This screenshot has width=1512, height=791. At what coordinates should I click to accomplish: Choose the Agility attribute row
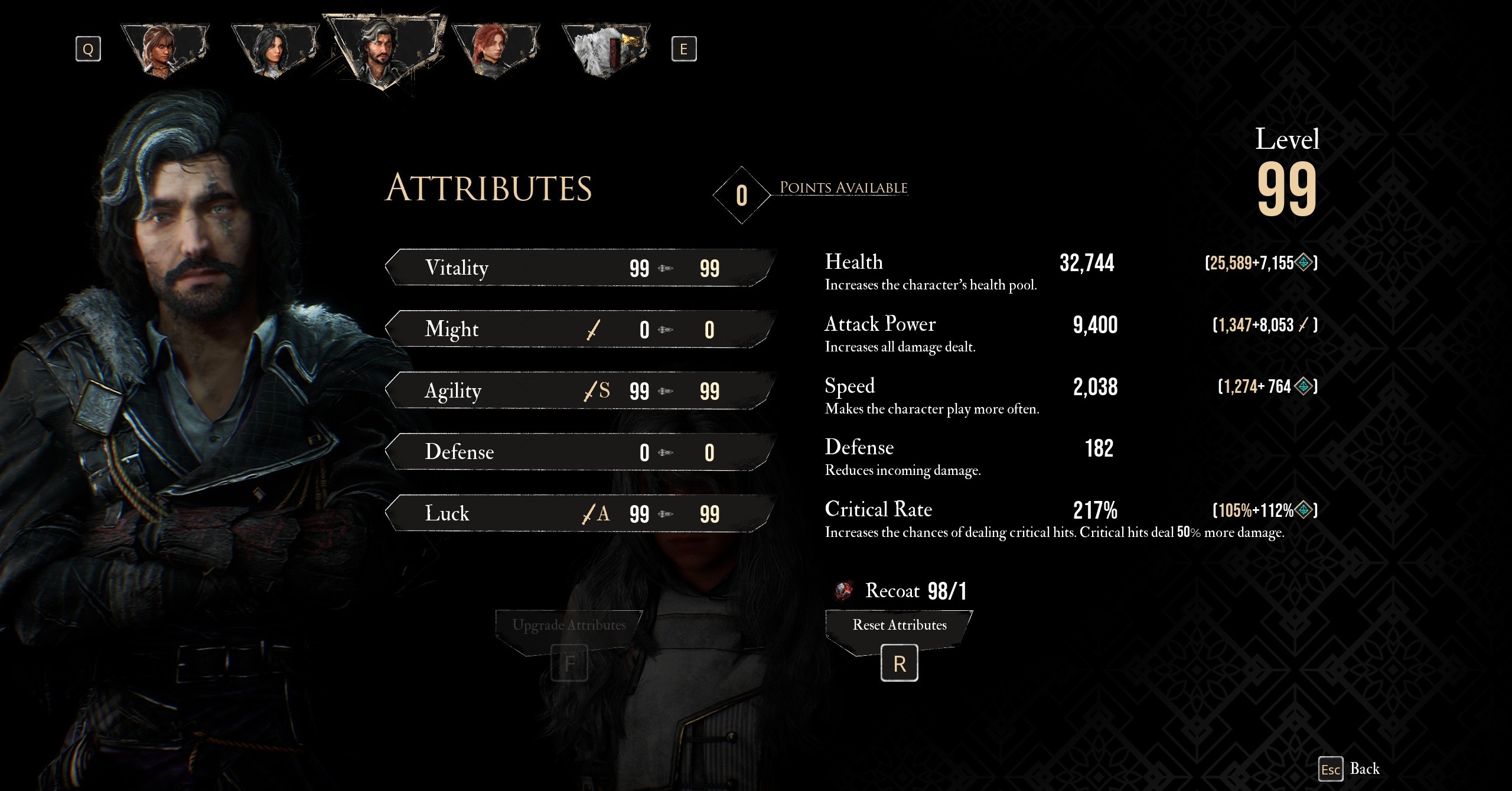coord(579,390)
